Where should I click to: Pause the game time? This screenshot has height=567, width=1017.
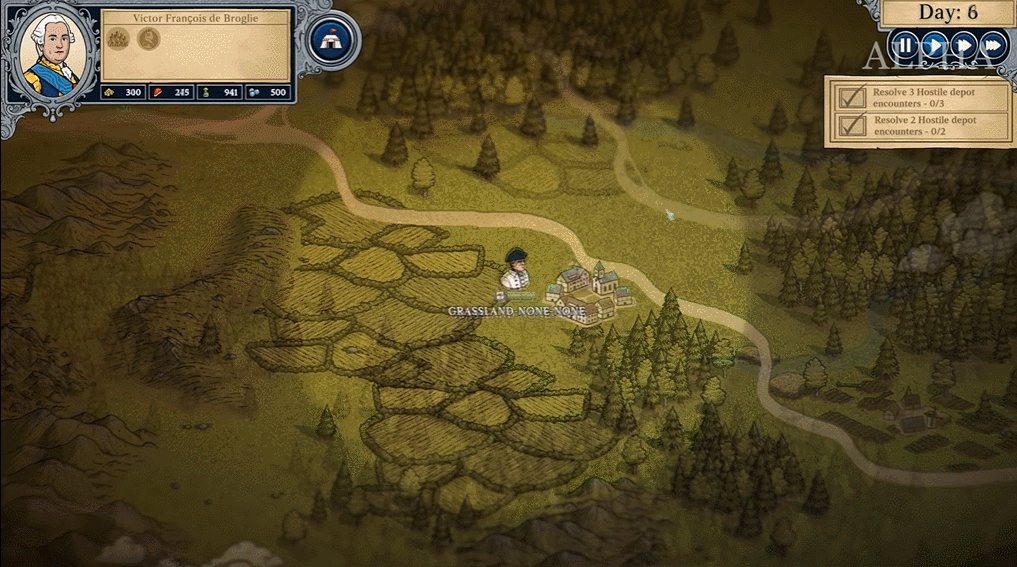(904, 45)
